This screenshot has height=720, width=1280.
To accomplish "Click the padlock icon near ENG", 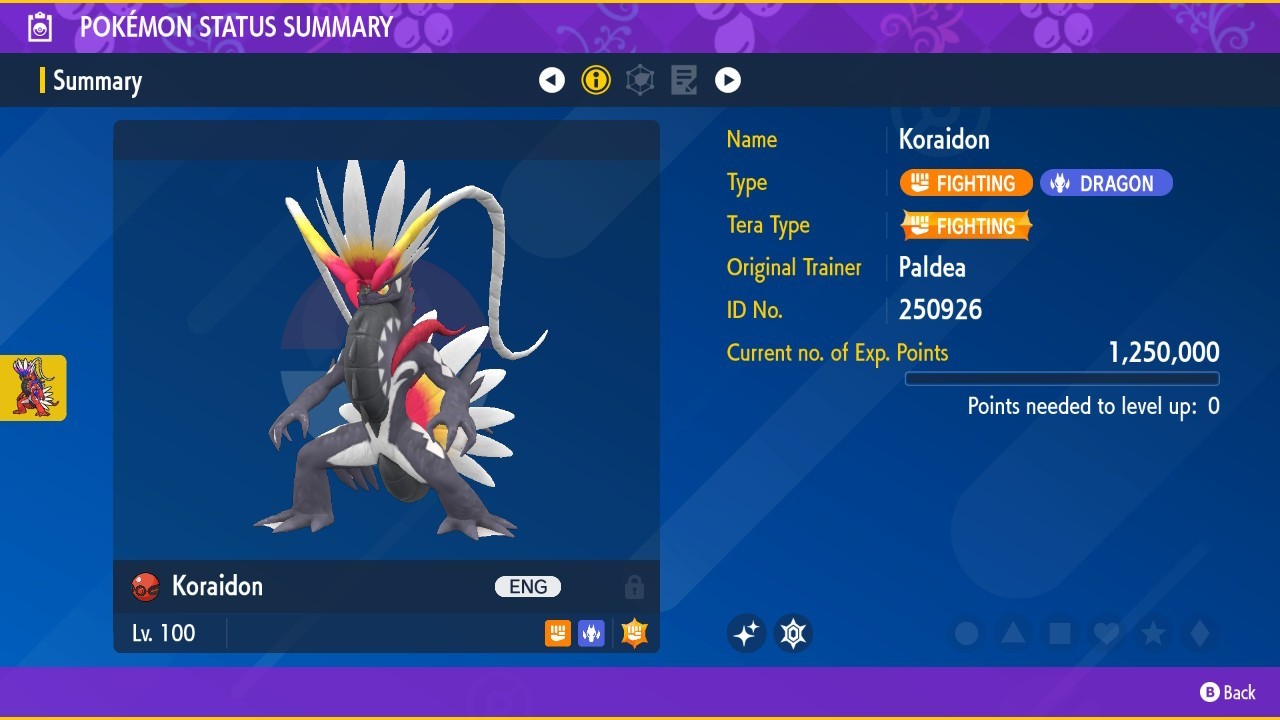I will [x=634, y=587].
